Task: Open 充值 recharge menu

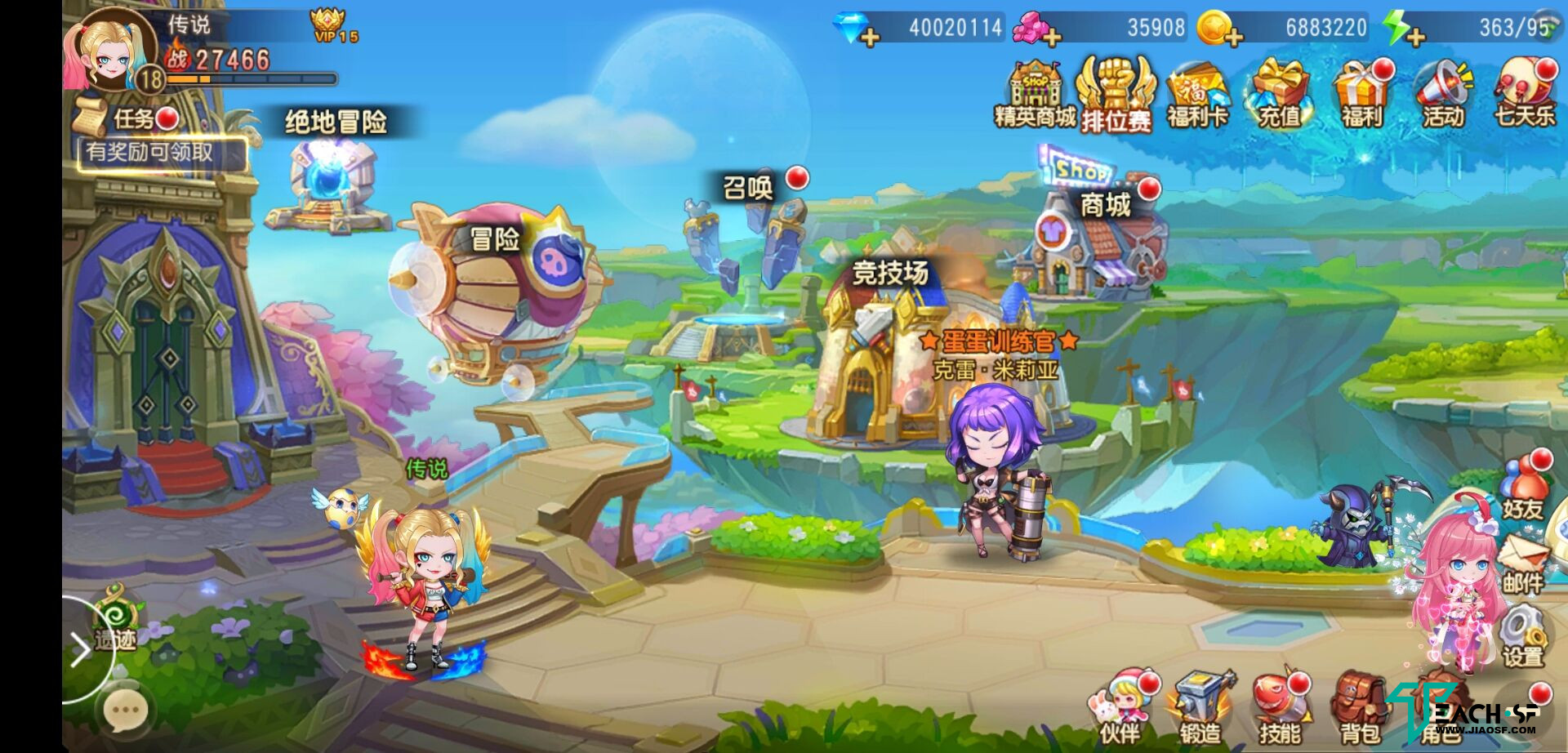Action: [1279, 96]
